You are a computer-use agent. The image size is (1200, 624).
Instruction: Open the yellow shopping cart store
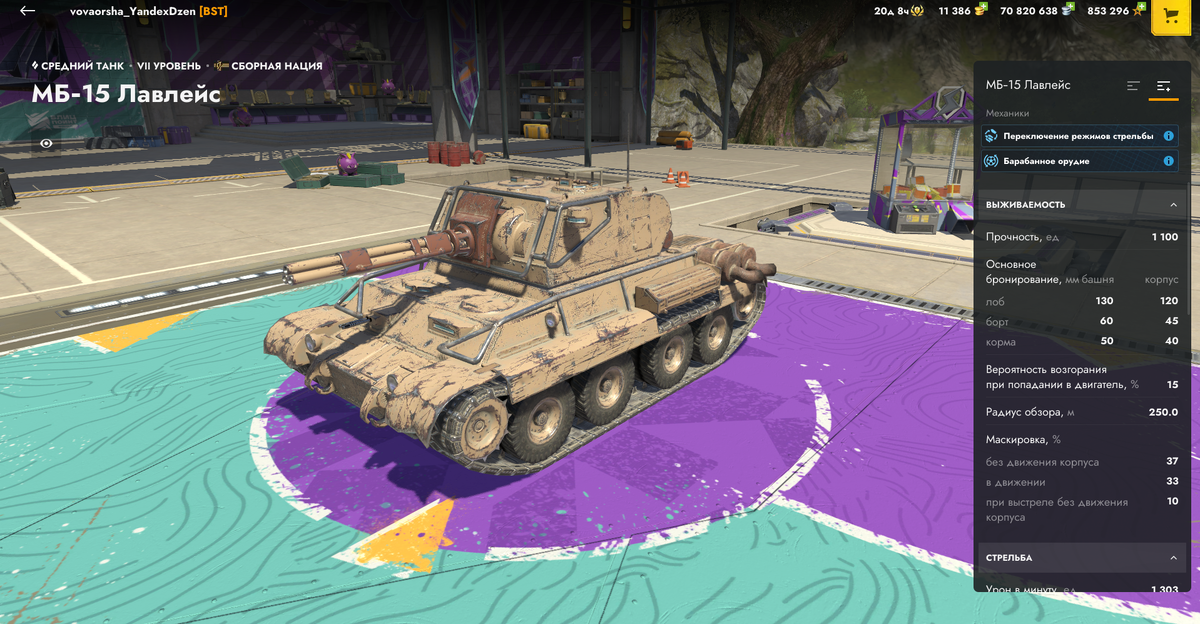tap(1170, 16)
